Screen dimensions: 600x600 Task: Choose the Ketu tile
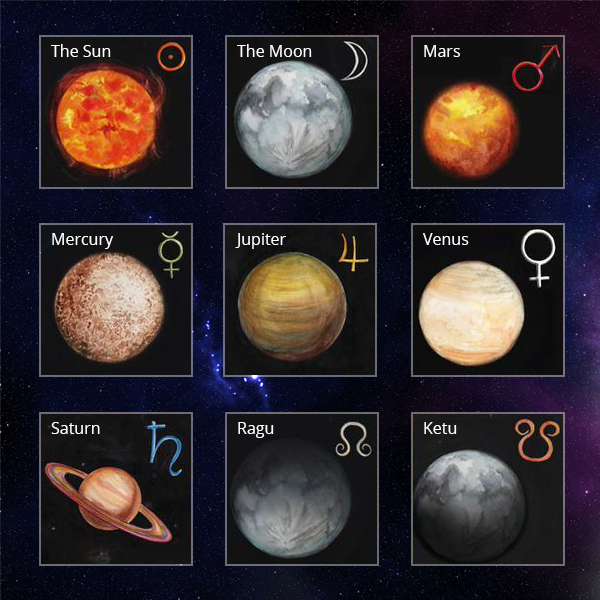(487, 488)
